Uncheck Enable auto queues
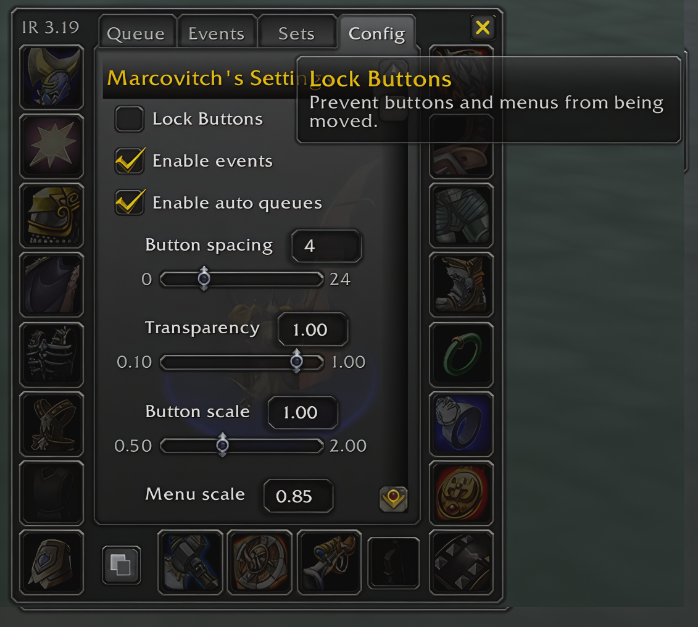This screenshot has height=627, width=698. click(x=130, y=203)
